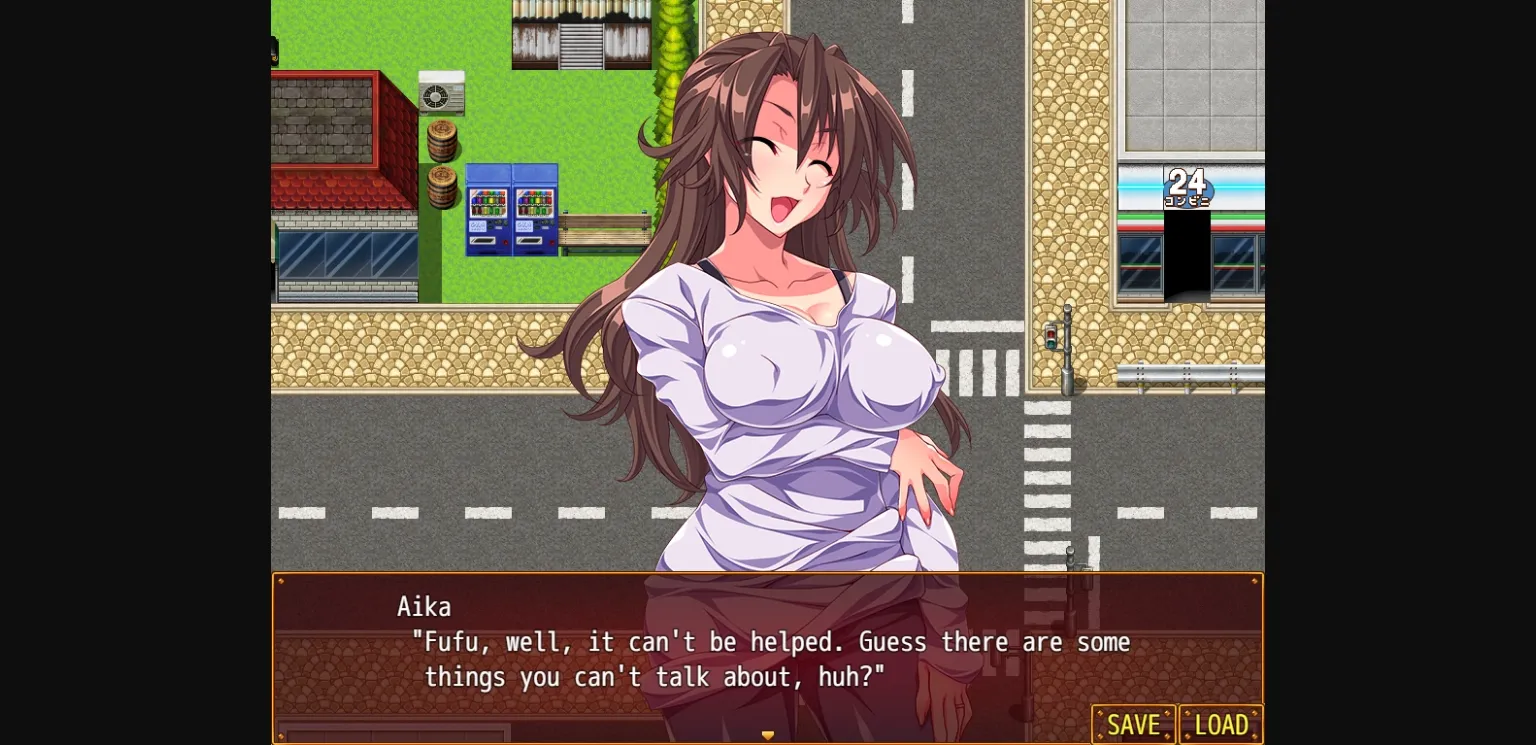Select Aika's name label in the dialogue
This screenshot has width=1536, height=745.
tap(424, 607)
